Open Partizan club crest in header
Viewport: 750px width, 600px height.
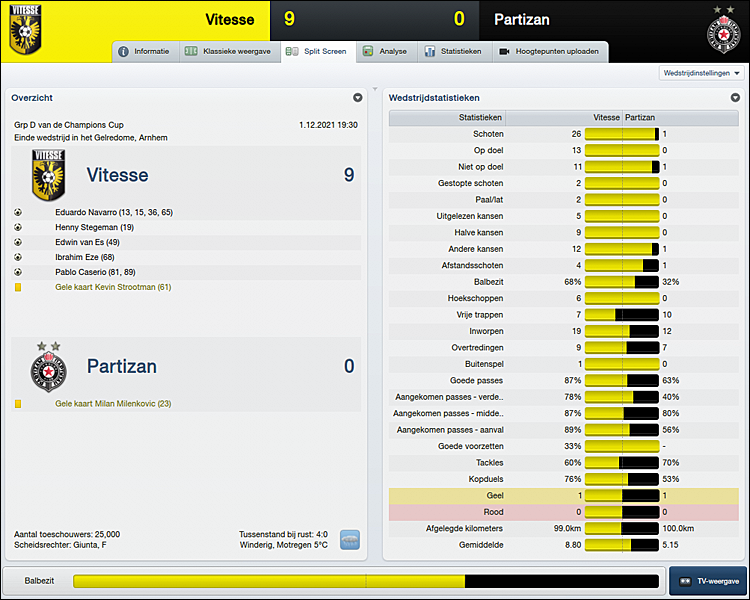[x=722, y=30]
